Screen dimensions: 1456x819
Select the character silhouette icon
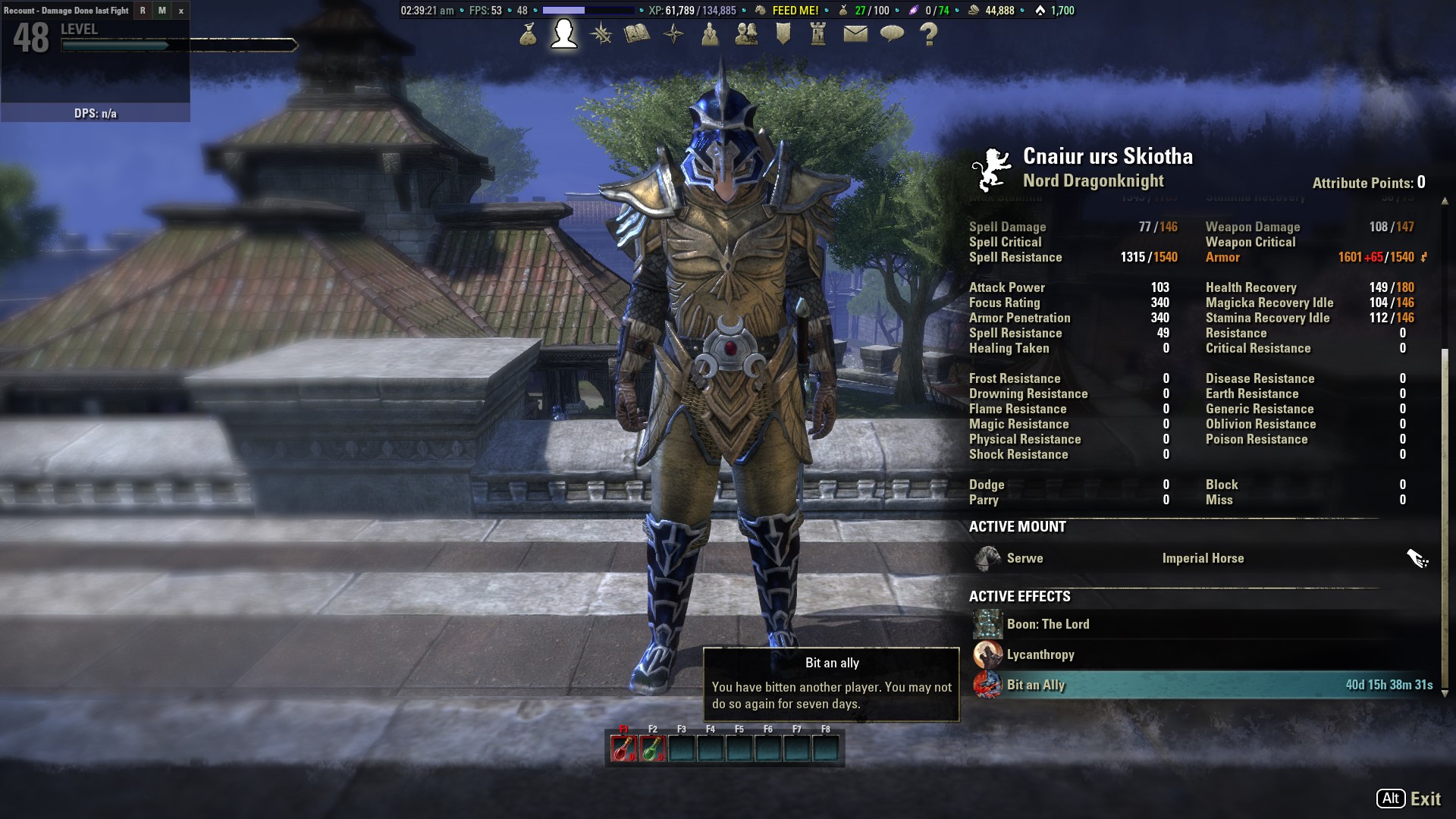tap(562, 35)
